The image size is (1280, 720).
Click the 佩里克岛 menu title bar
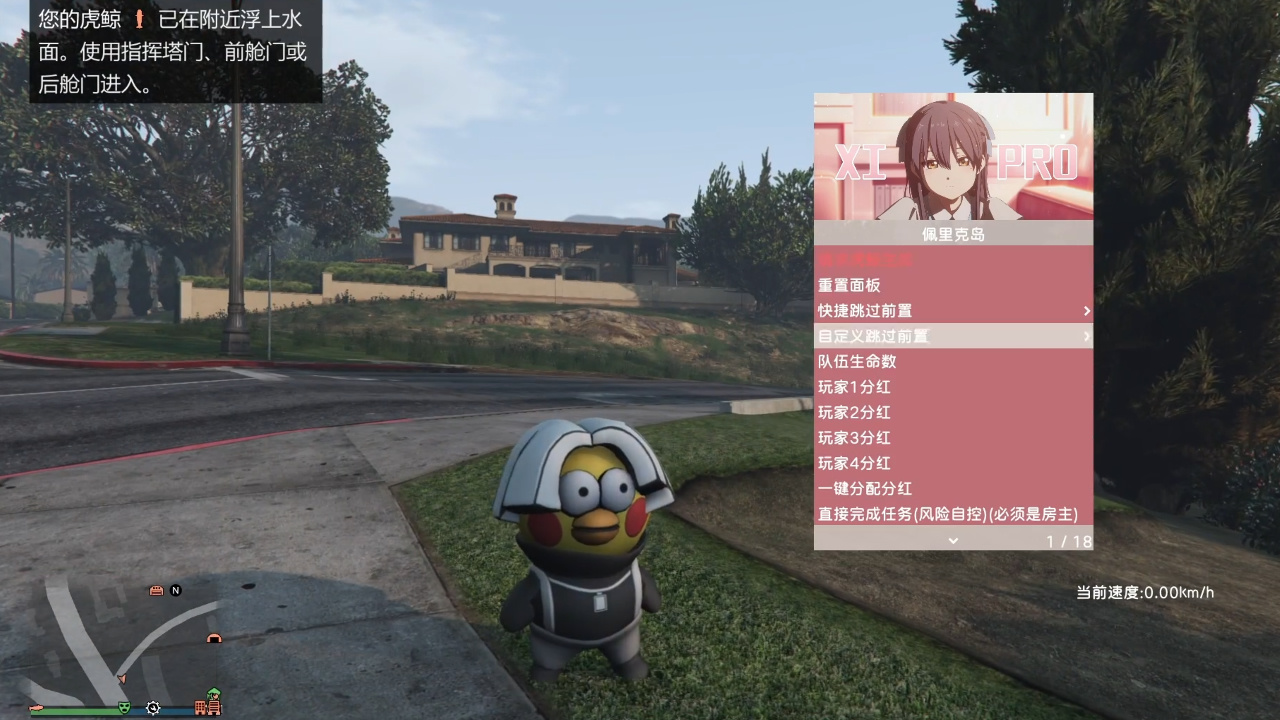[953, 234]
